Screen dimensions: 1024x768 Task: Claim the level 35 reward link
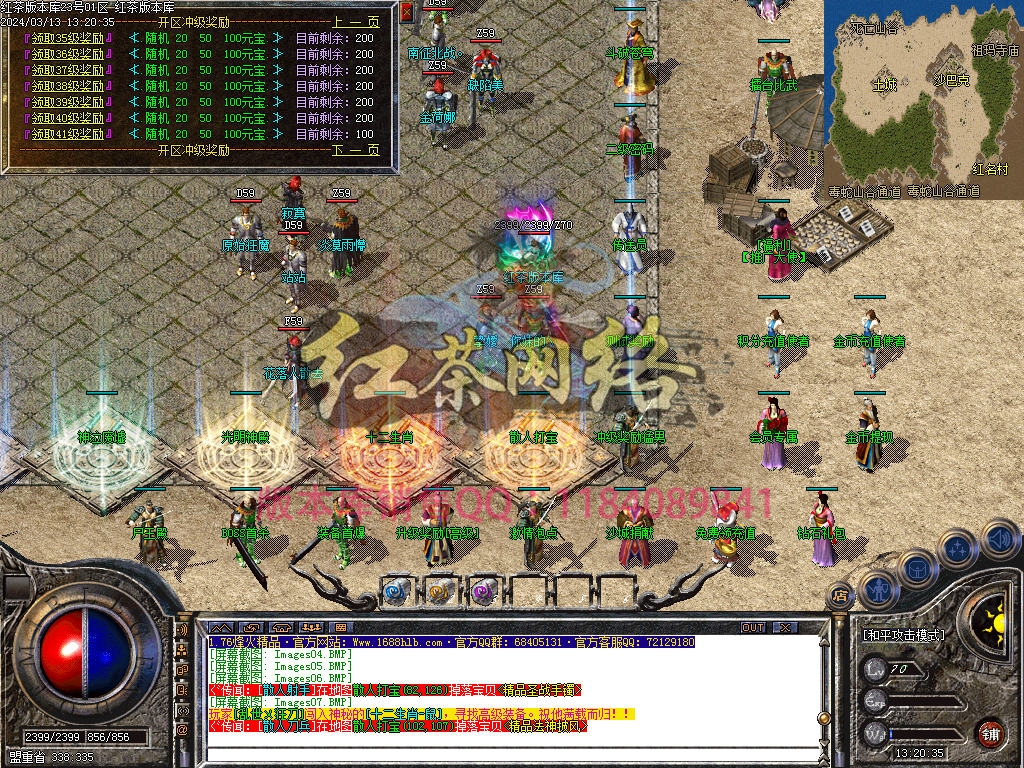pos(68,38)
